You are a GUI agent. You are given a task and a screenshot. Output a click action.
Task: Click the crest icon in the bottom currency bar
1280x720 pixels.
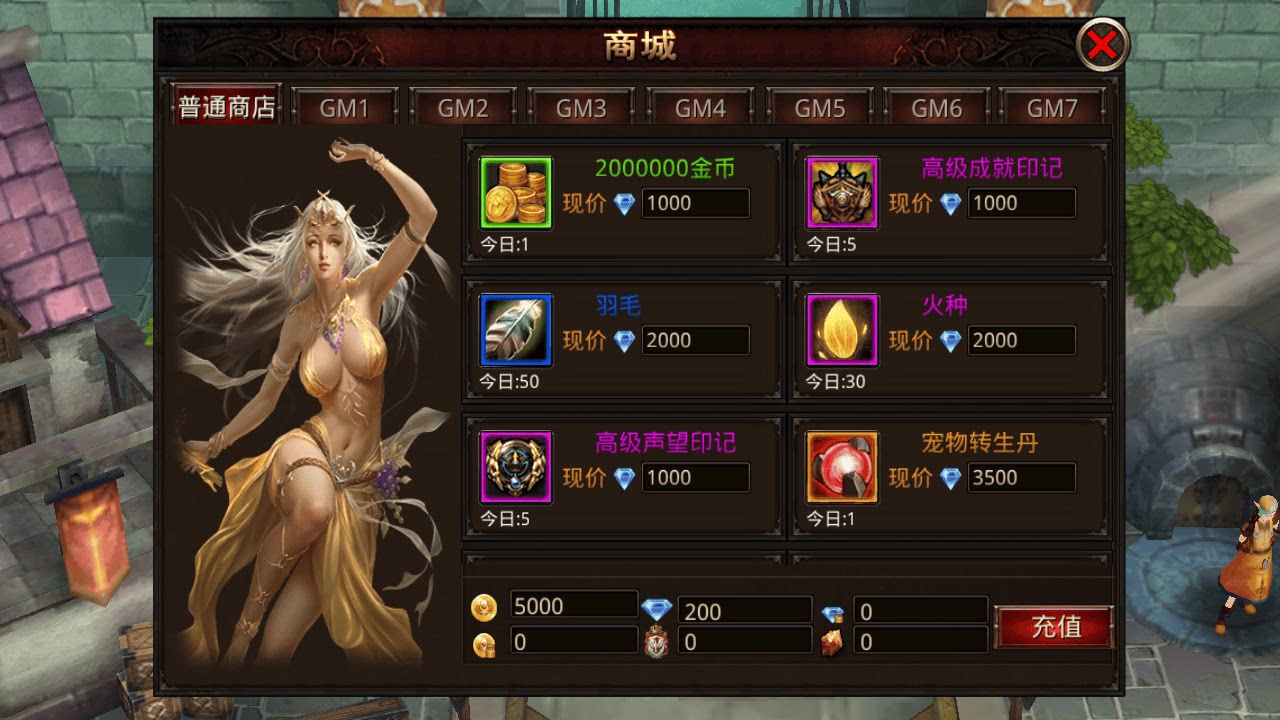tap(658, 640)
